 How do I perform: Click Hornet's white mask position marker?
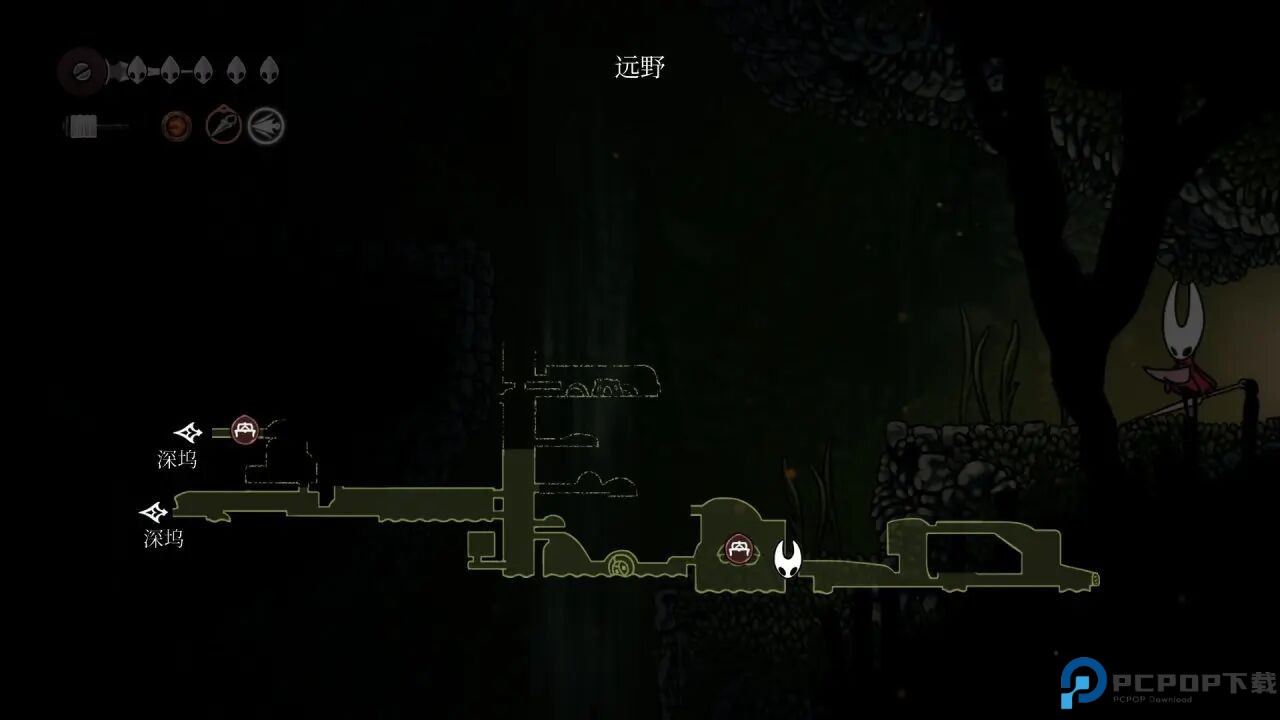pos(788,559)
